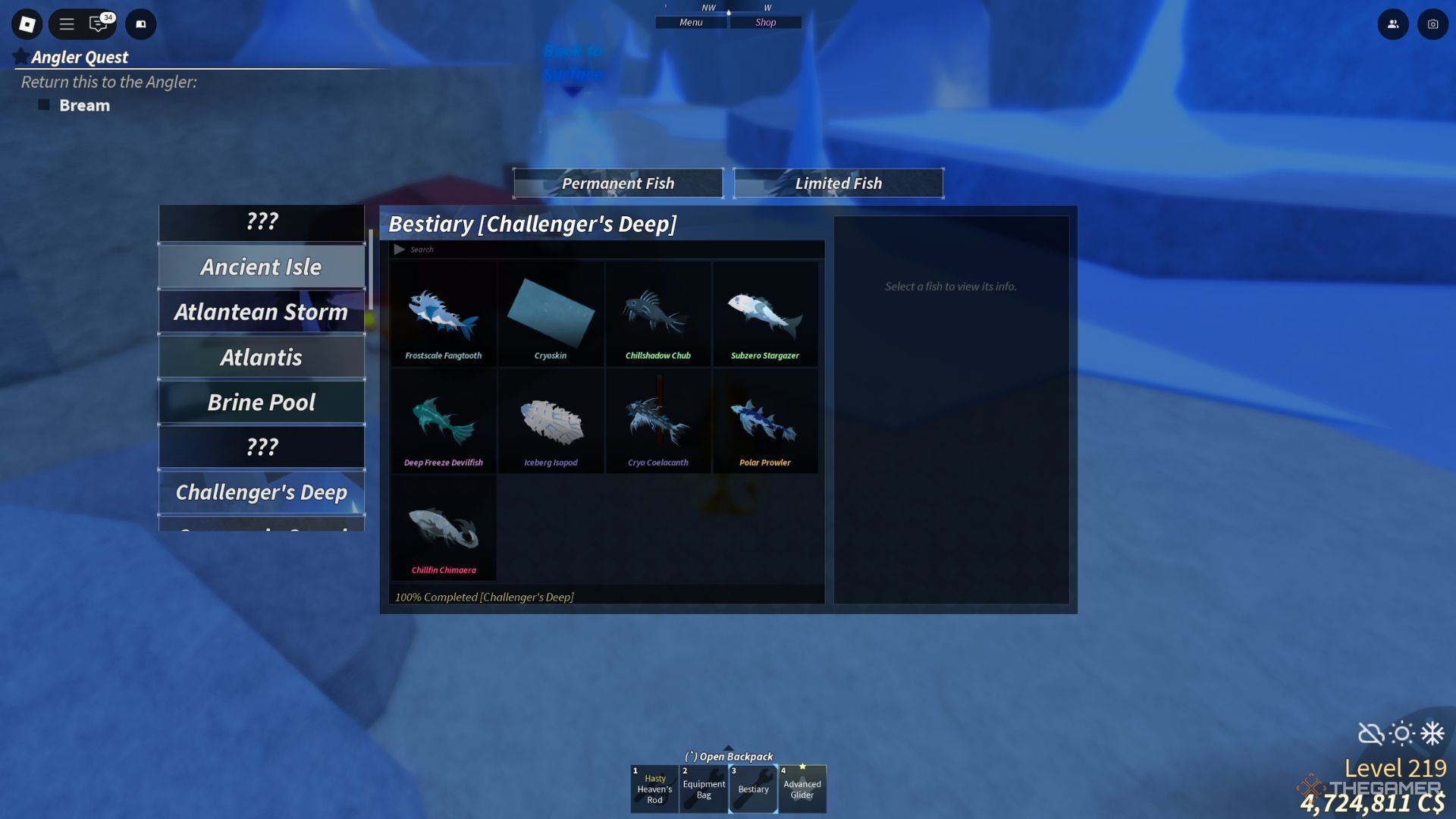This screenshot has width=1456, height=819.
Task: Click the bestiary search field
Action: (x=531, y=249)
